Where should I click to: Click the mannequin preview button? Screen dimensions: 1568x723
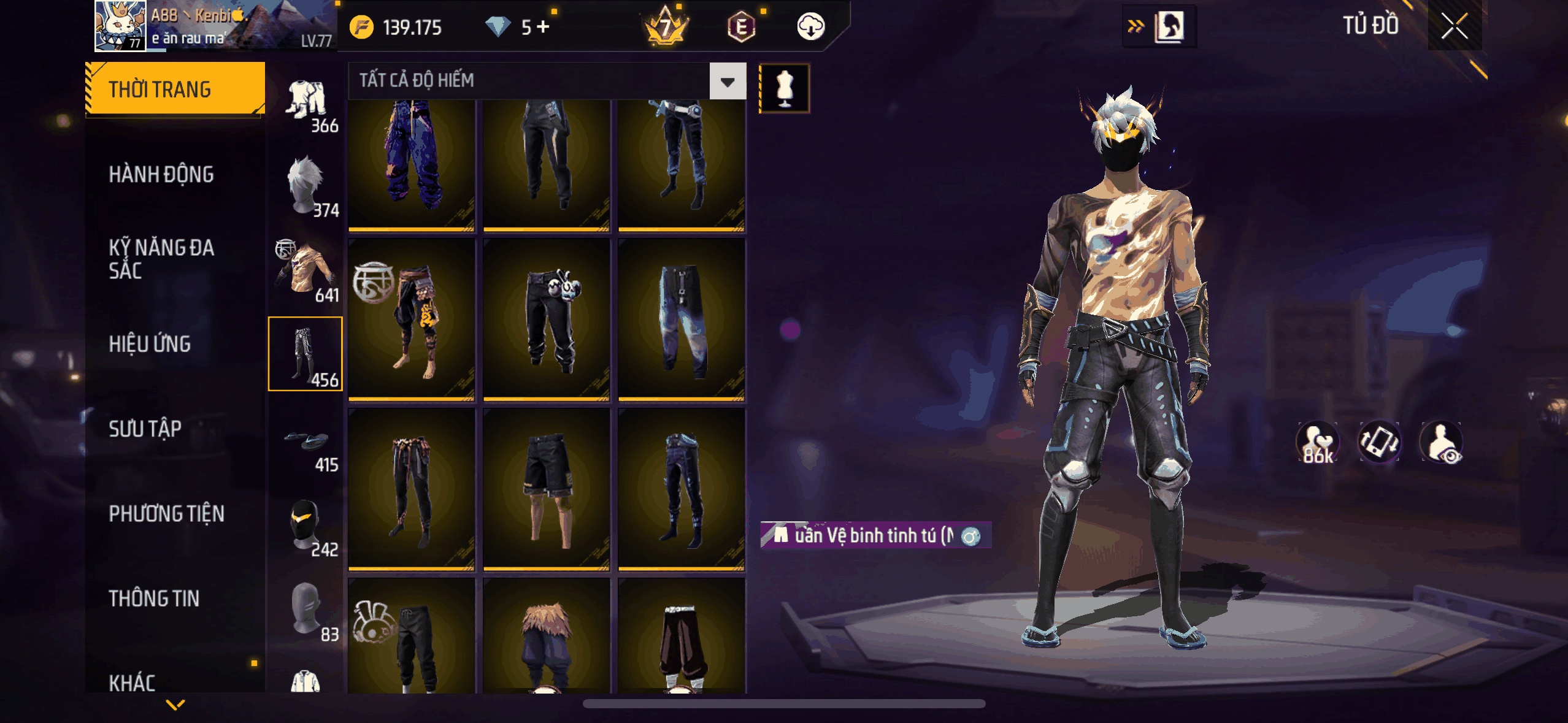pyautogui.click(x=785, y=88)
